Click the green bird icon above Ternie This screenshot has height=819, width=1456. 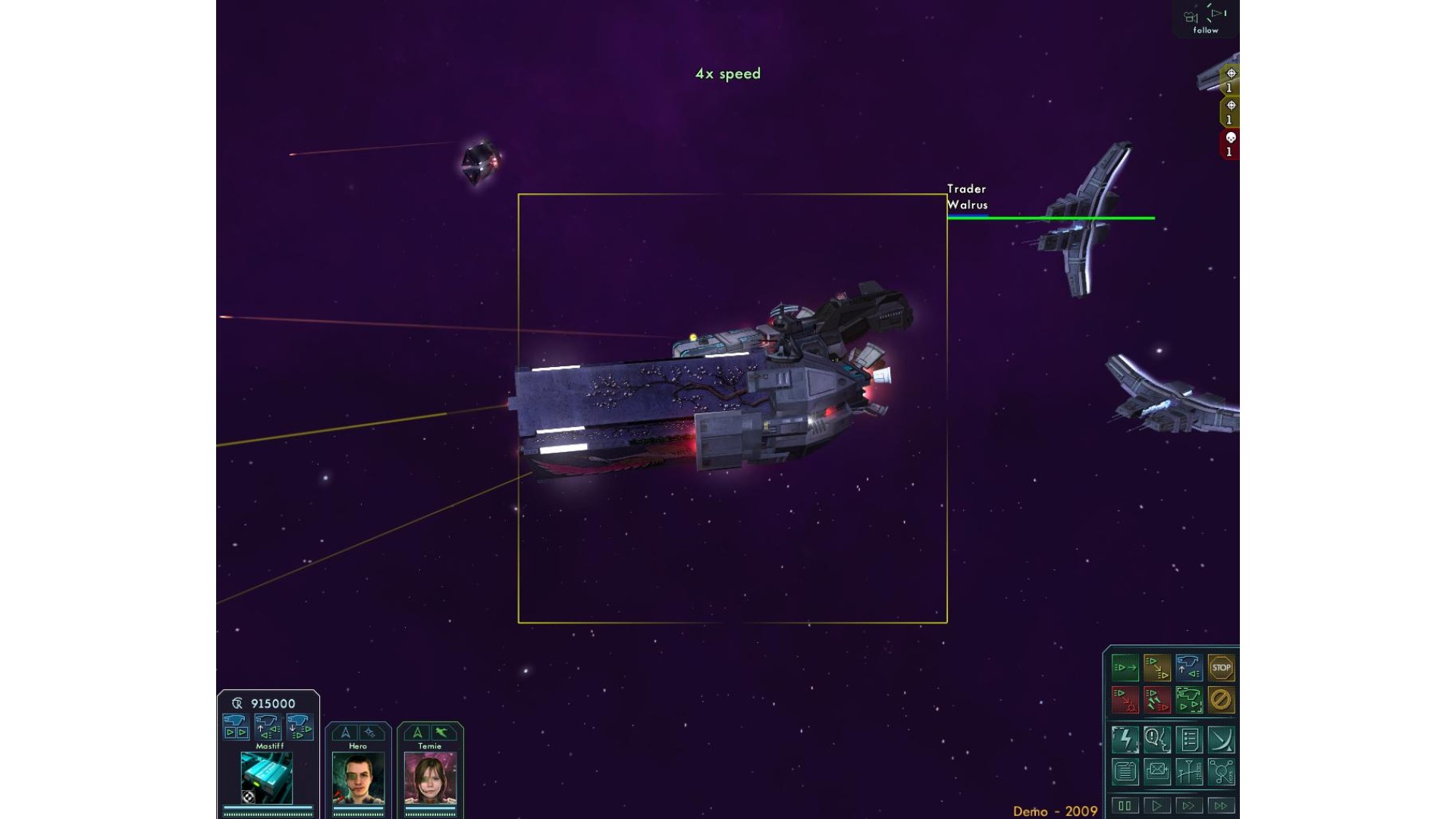coord(442,733)
